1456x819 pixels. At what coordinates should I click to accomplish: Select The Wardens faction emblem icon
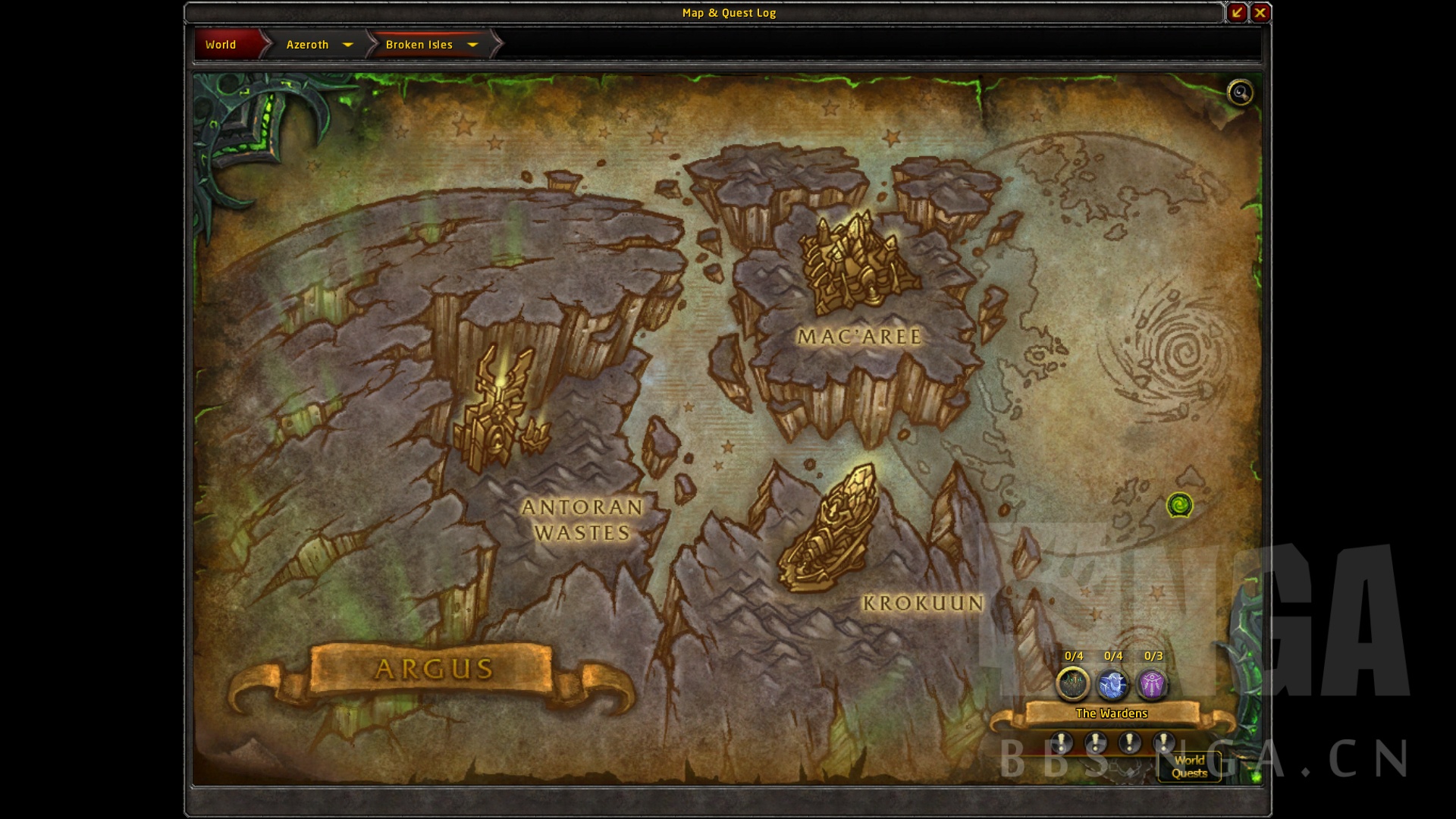click(x=1072, y=683)
